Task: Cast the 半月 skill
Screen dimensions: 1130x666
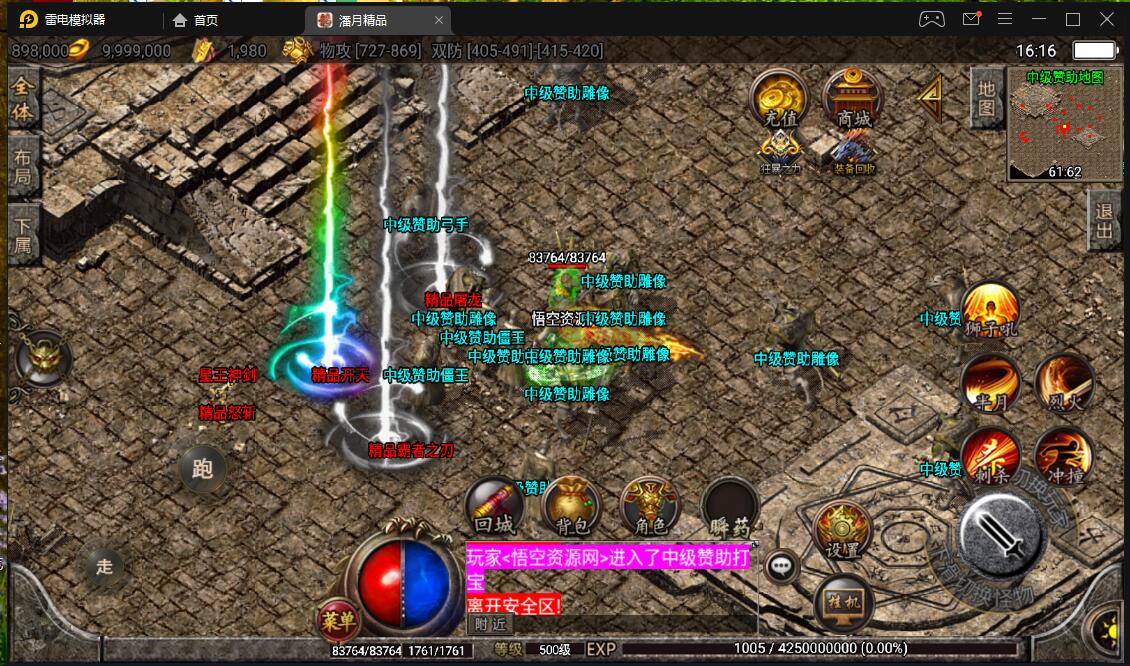Action: click(990, 383)
